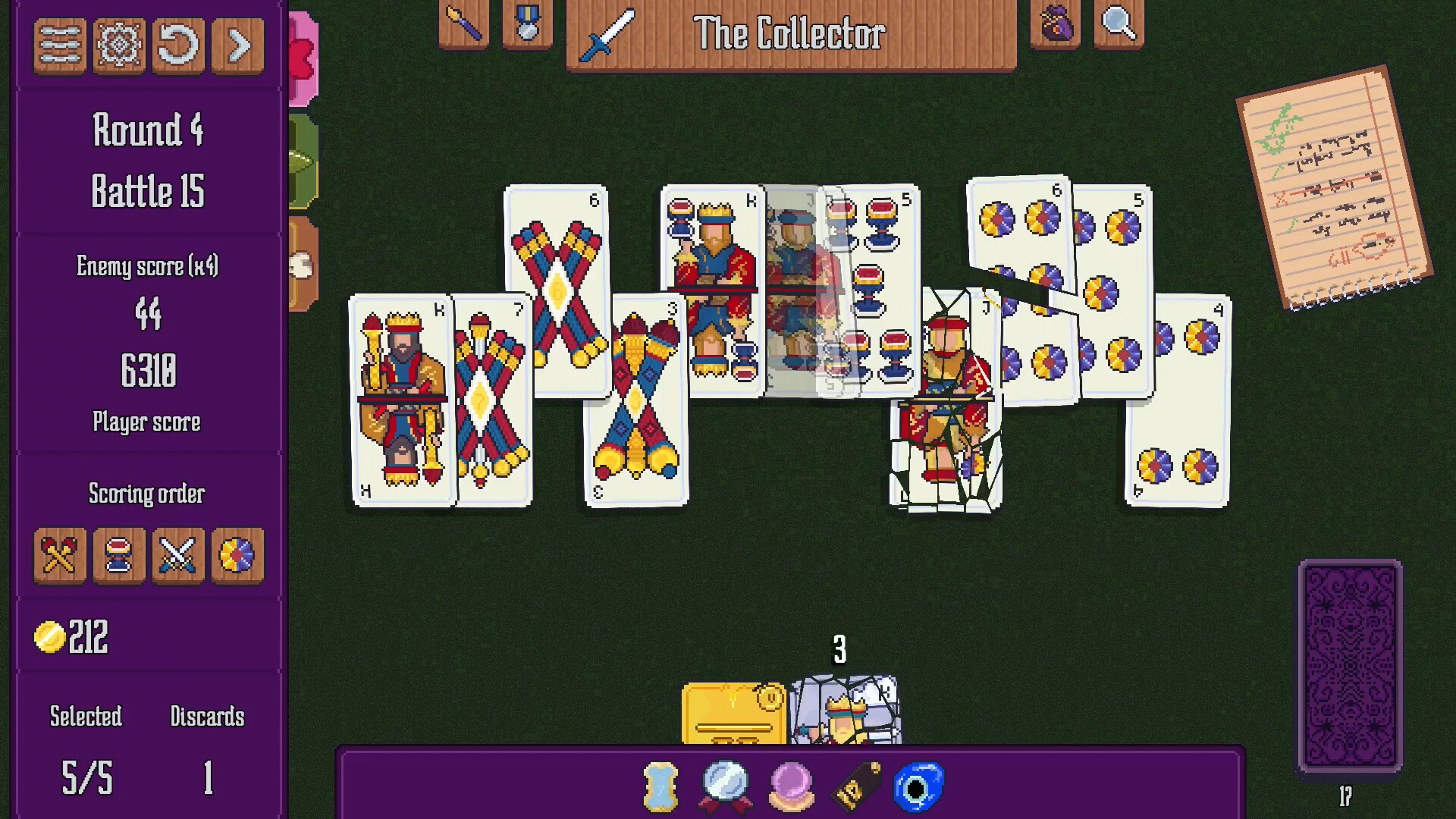Toggle the axes scoring priority
The width and height of the screenshot is (1456, 819).
pos(59,557)
